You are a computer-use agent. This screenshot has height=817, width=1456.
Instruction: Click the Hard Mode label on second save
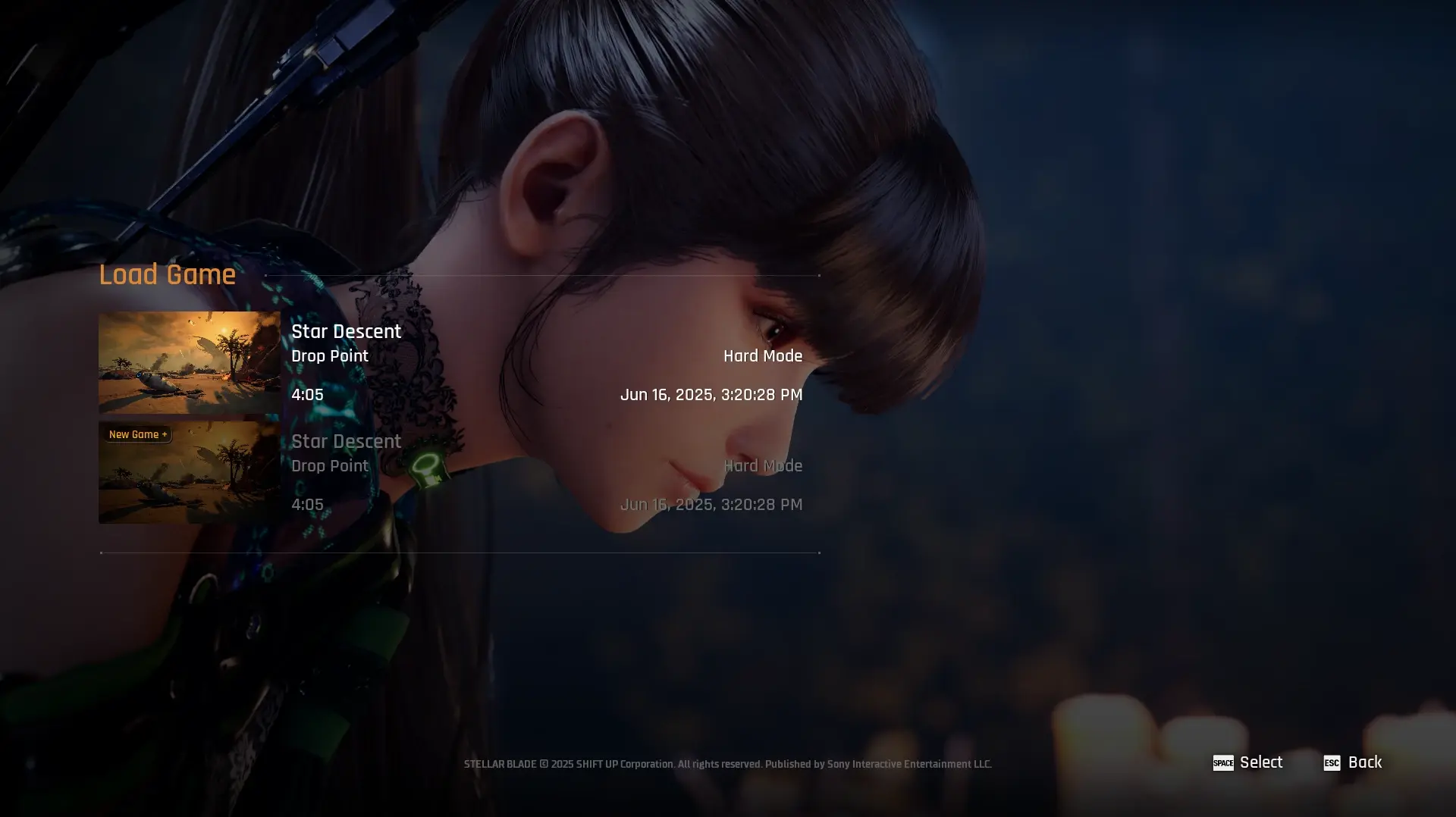tap(764, 465)
